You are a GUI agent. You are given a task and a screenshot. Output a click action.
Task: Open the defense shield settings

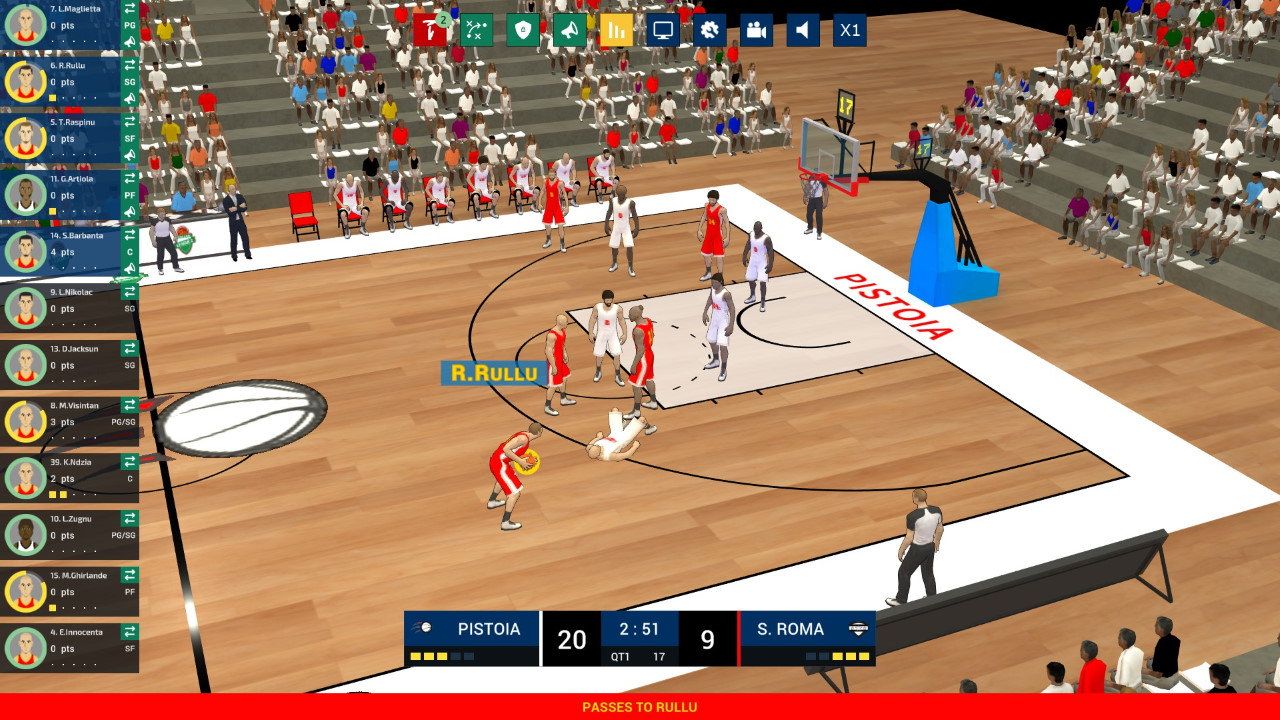[523, 30]
